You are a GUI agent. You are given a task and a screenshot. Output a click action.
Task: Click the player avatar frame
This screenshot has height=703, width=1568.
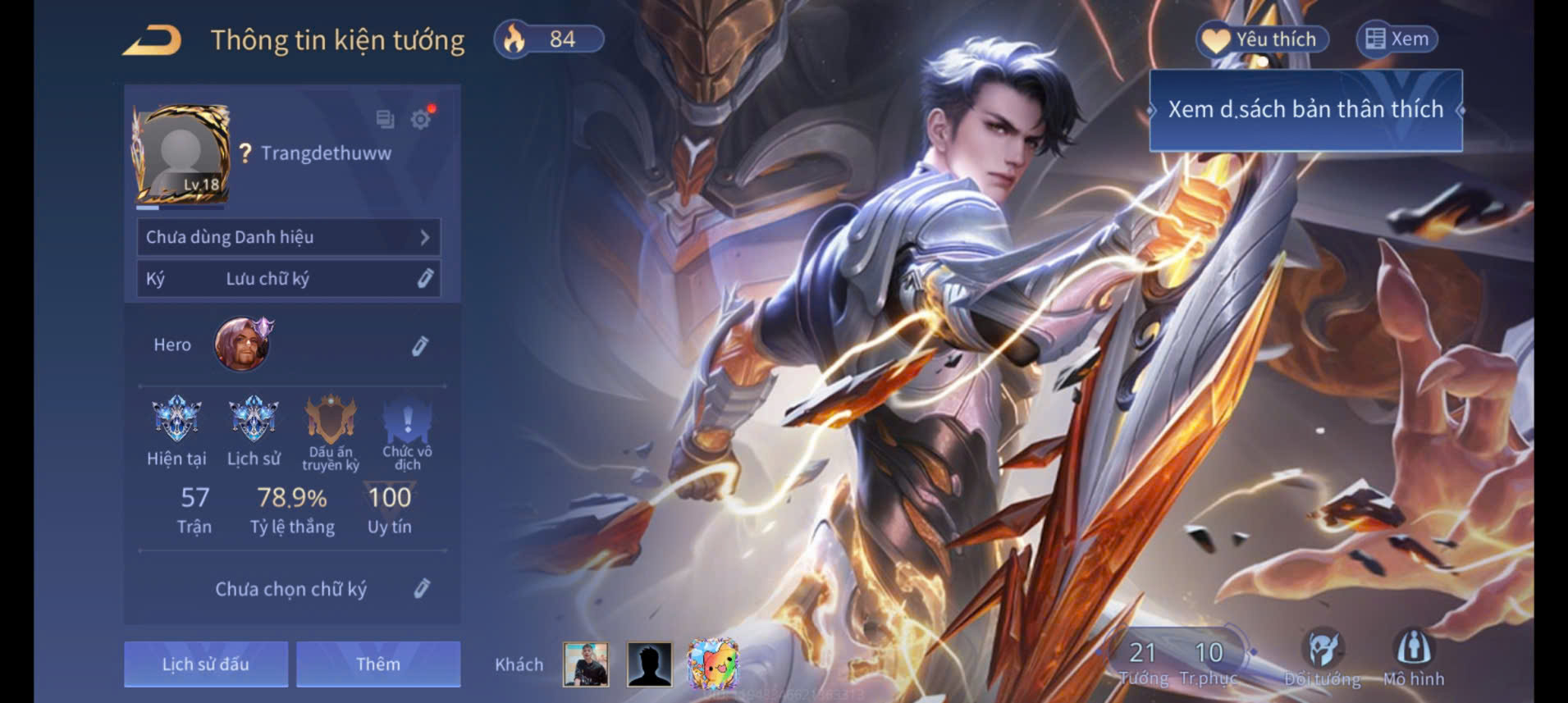click(181, 154)
